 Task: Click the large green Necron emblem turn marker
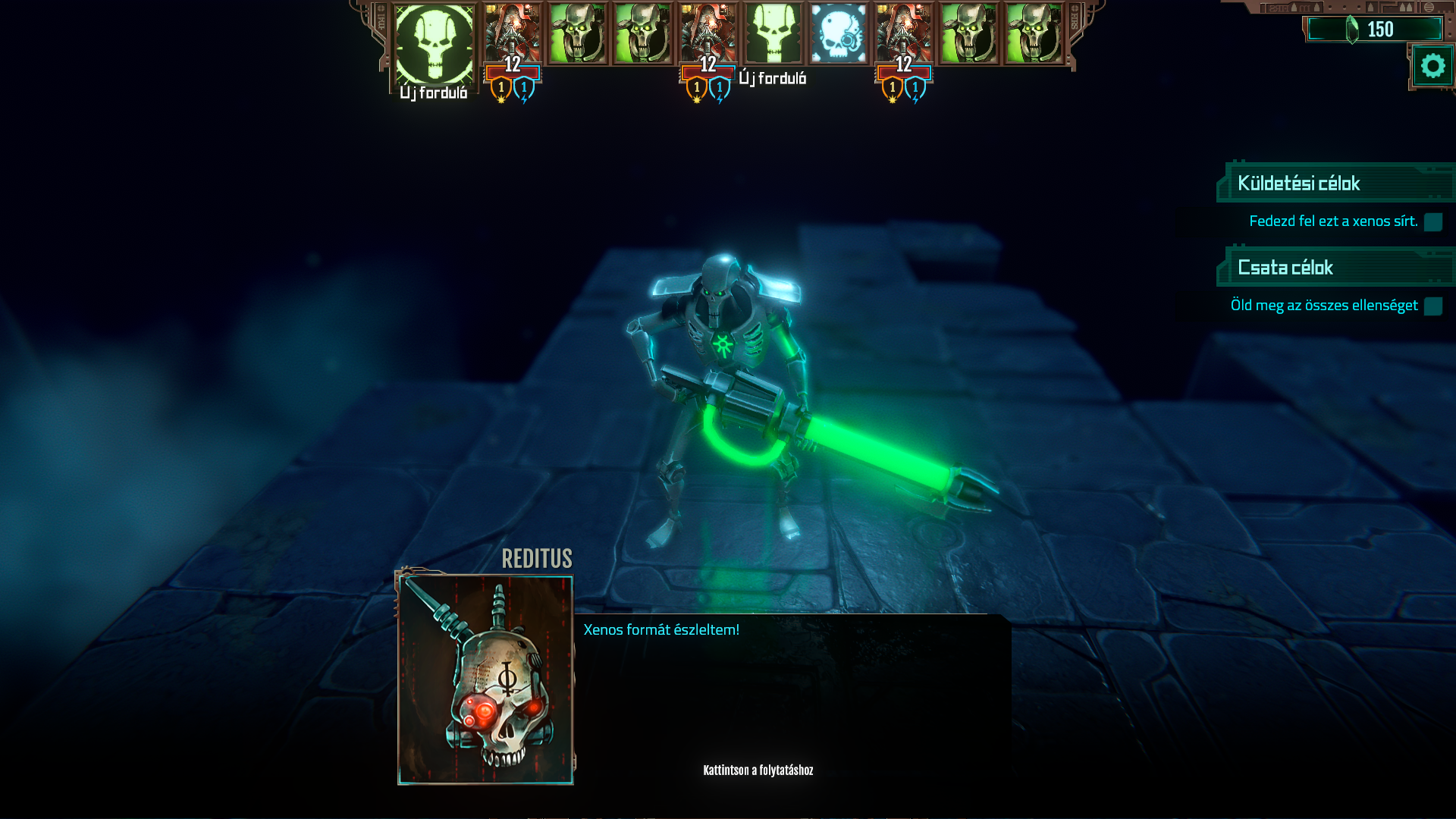point(434,44)
